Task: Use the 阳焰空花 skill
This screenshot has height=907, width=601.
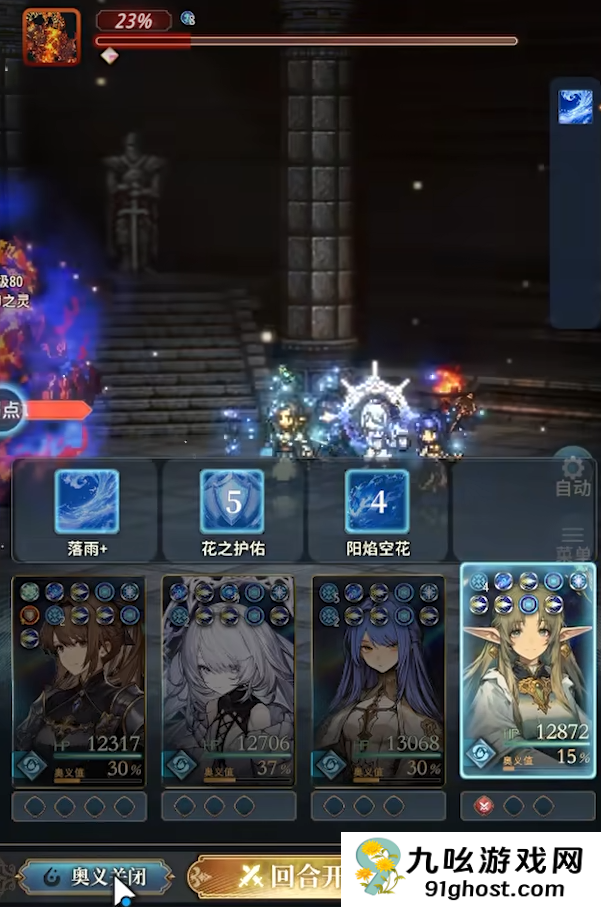Action: tap(378, 503)
